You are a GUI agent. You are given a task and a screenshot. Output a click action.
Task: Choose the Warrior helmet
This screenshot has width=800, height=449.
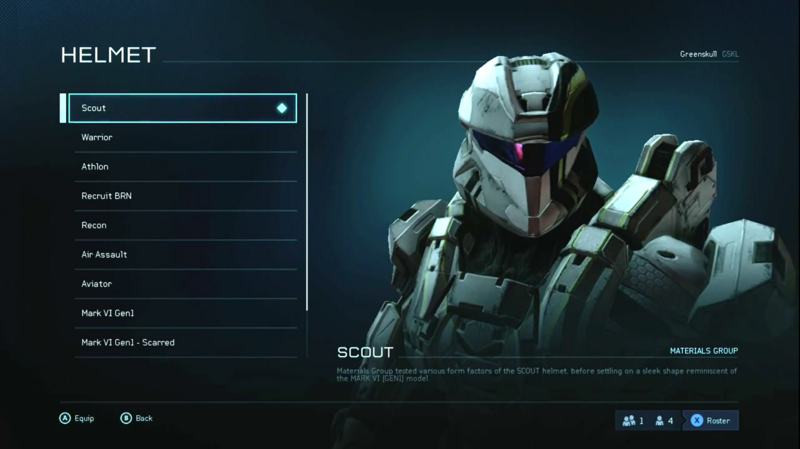(x=180, y=137)
